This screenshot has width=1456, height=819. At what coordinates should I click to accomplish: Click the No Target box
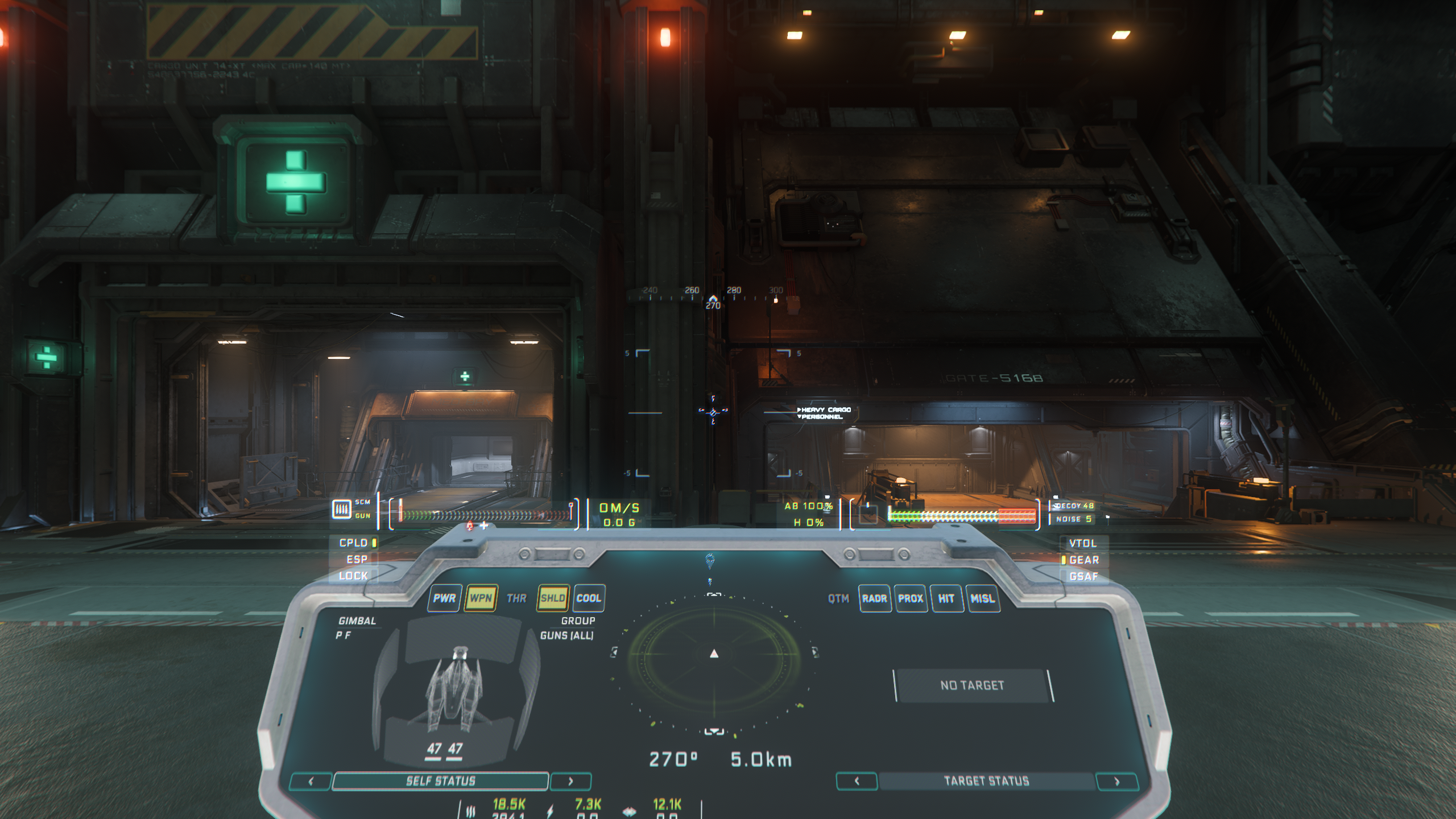tap(972, 685)
